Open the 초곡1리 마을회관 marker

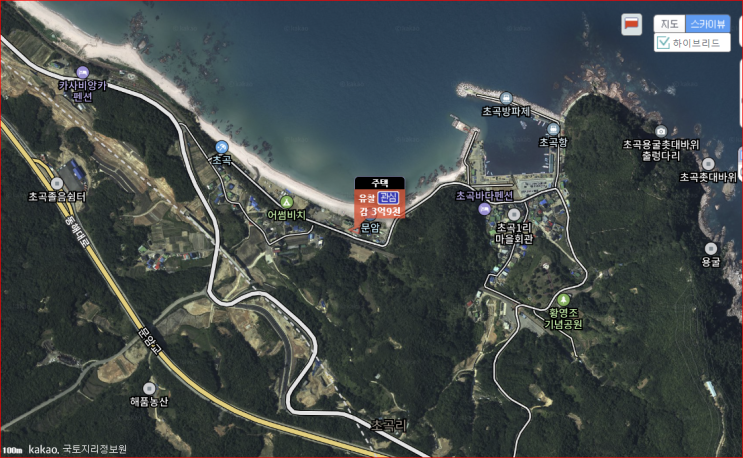[515, 214]
